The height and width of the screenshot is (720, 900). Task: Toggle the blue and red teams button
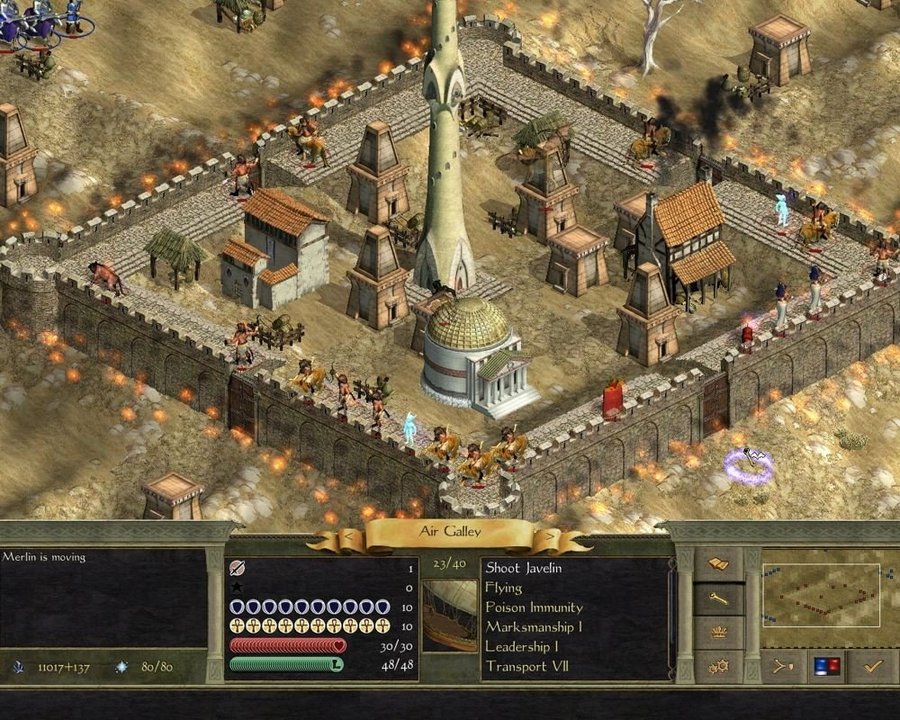tap(827, 664)
